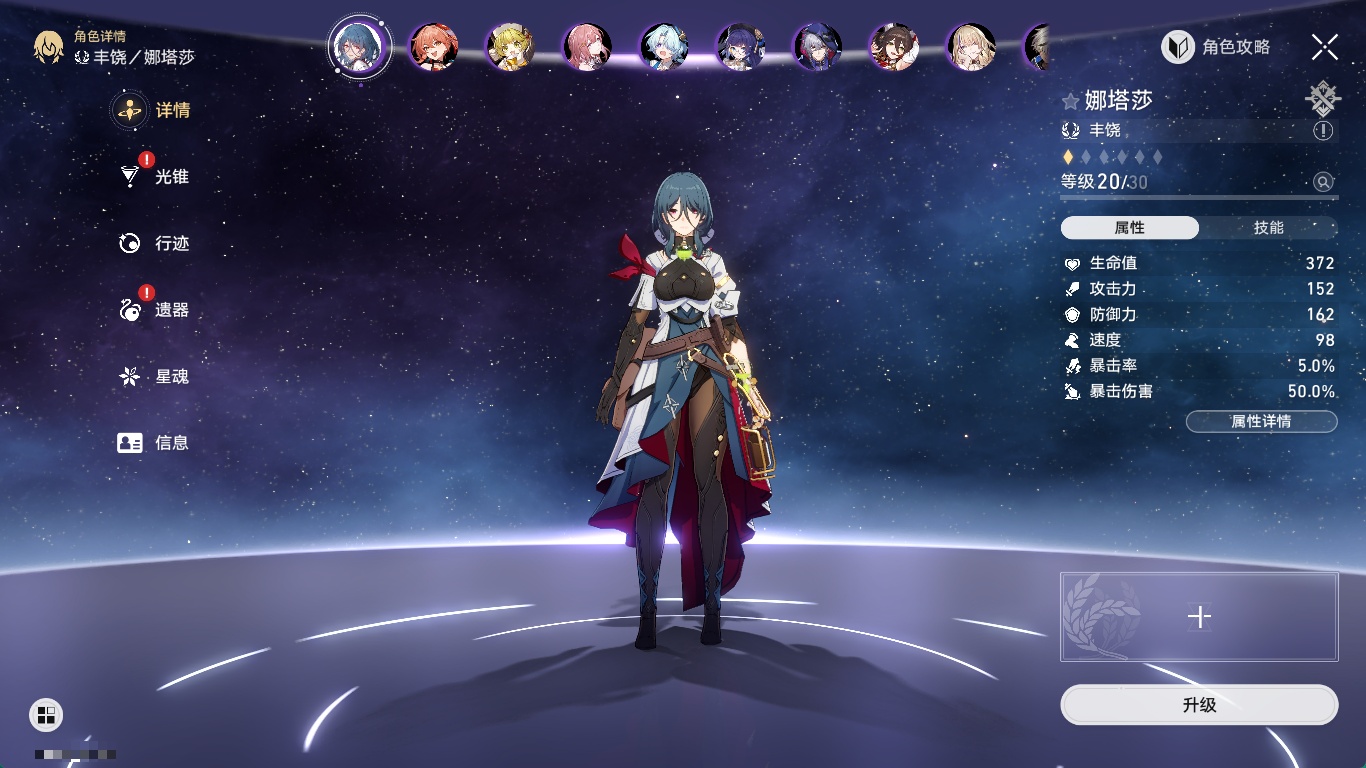Select the 属性 attributes tab

coord(1130,228)
